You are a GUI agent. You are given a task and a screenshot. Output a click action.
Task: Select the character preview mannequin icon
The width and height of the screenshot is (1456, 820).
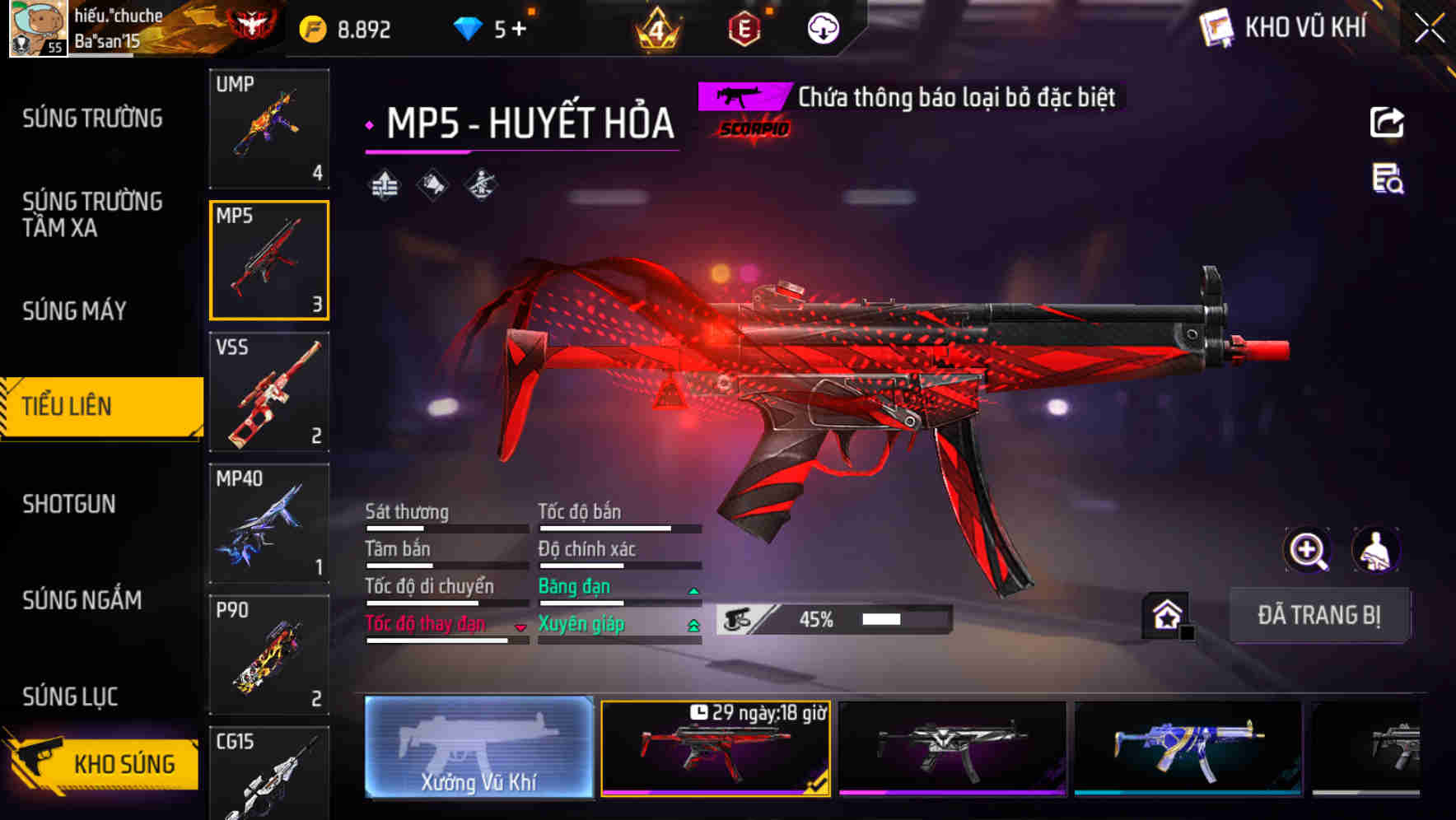pyautogui.click(x=1378, y=550)
